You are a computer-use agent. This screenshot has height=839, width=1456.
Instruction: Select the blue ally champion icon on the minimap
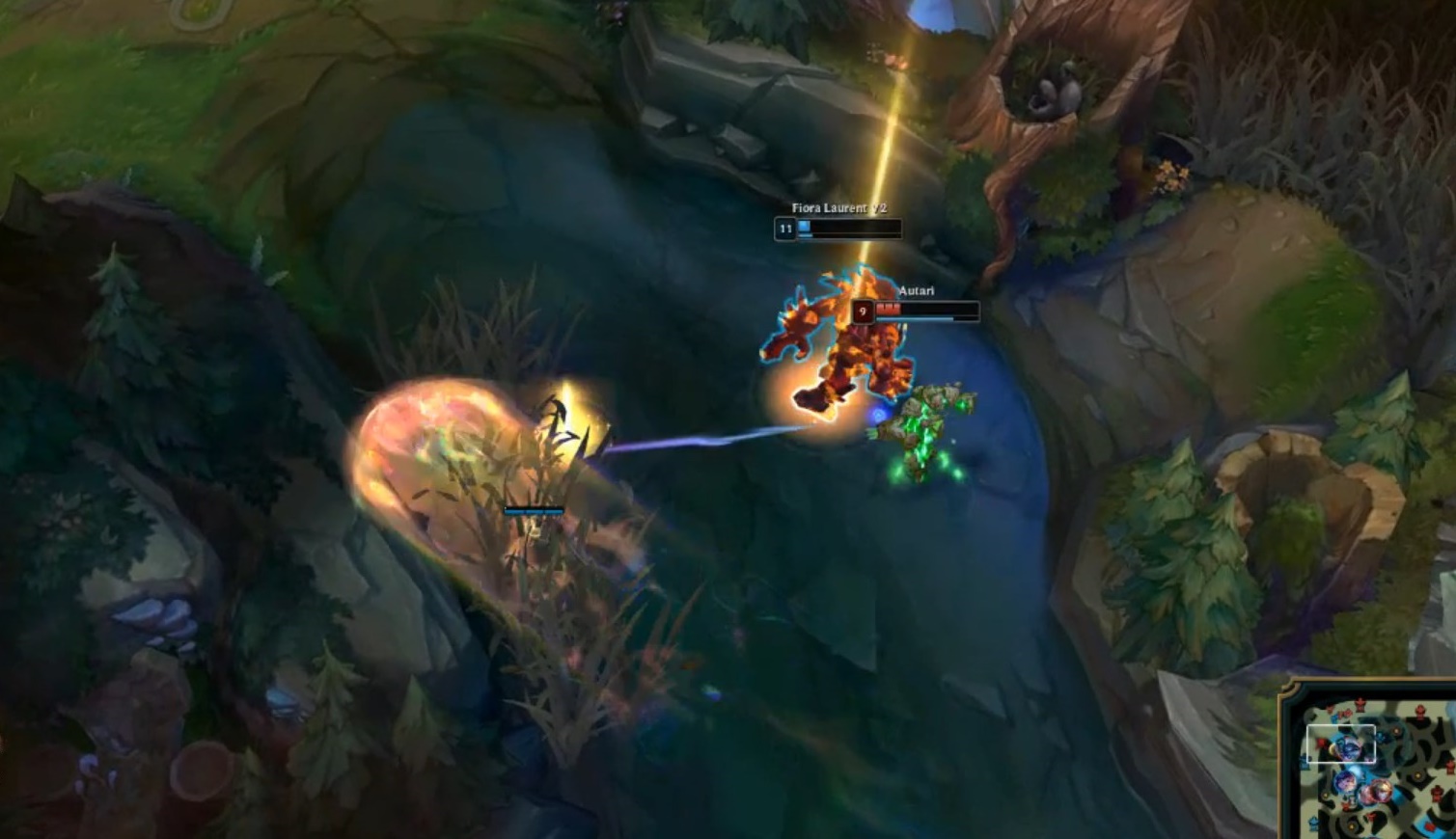(x=1345, y=782)
